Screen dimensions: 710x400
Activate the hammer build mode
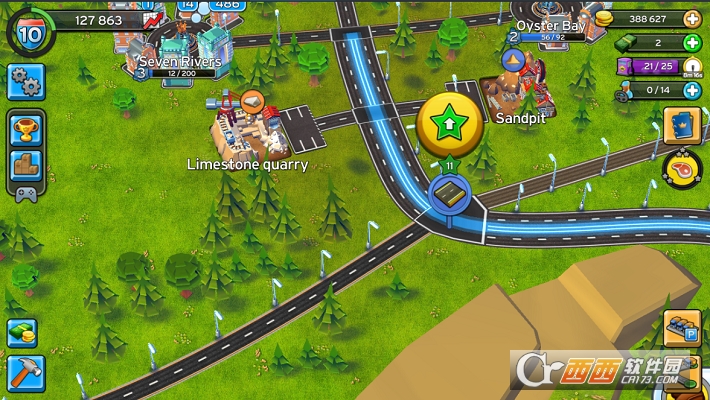[x=22, y=372]
